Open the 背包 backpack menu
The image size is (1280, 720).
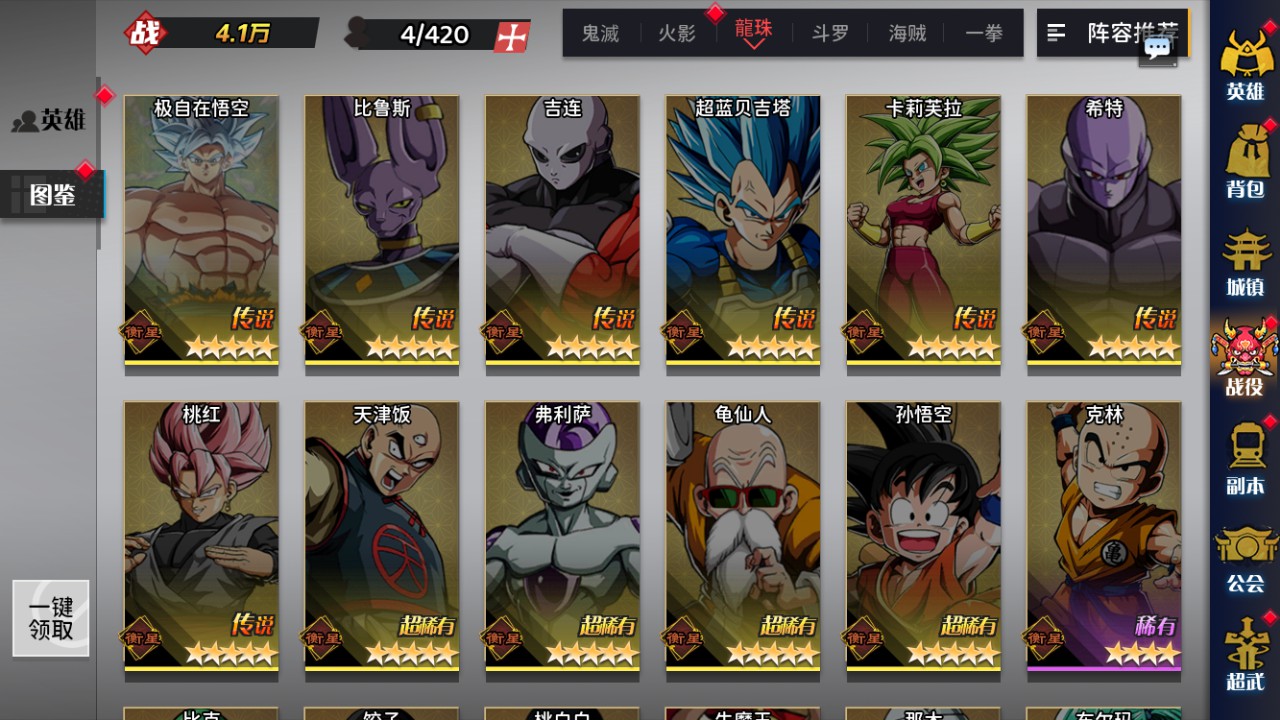[1245, 162]
